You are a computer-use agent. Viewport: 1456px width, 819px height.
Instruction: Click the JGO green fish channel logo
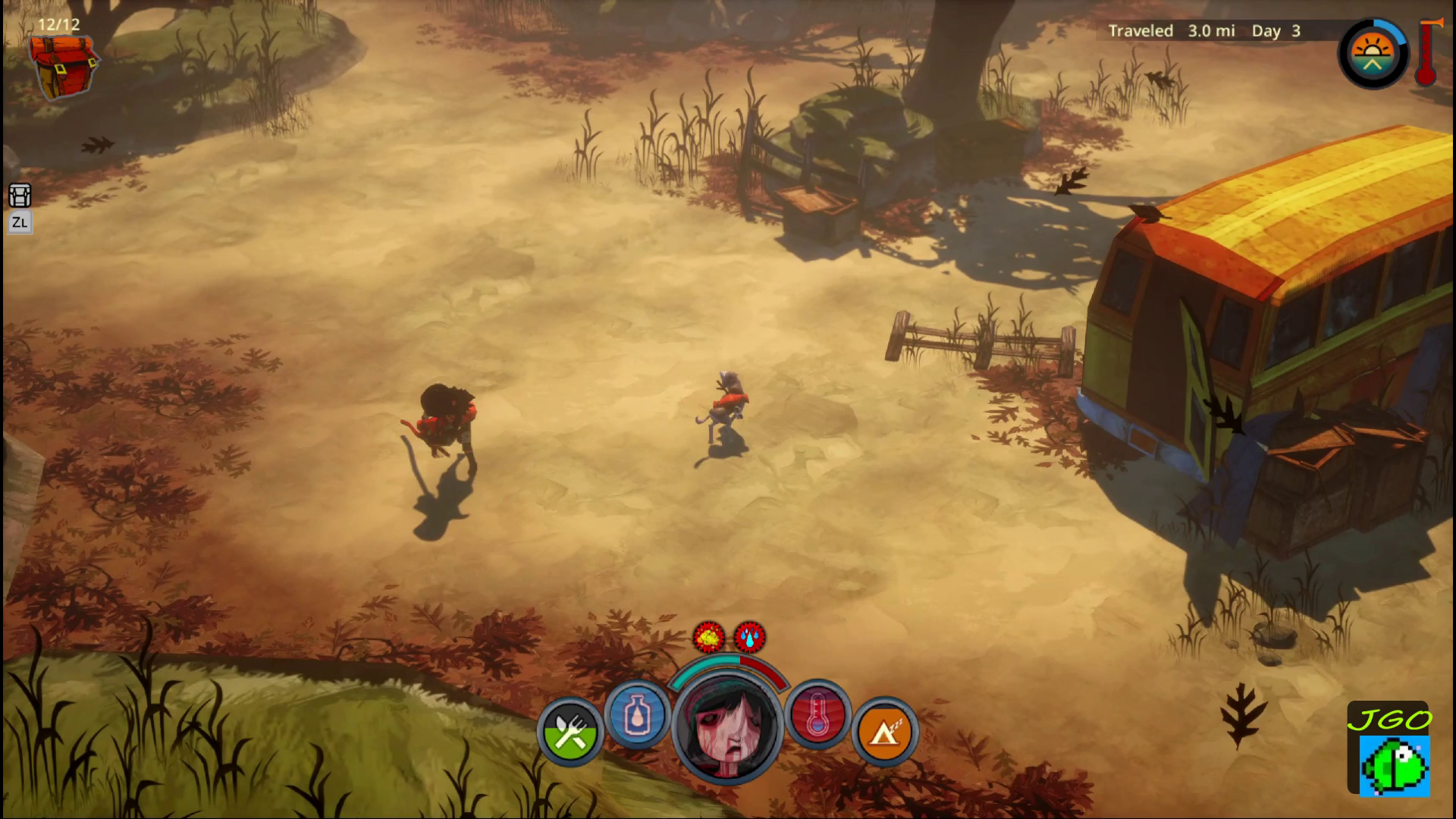(x=1389, y=751)
